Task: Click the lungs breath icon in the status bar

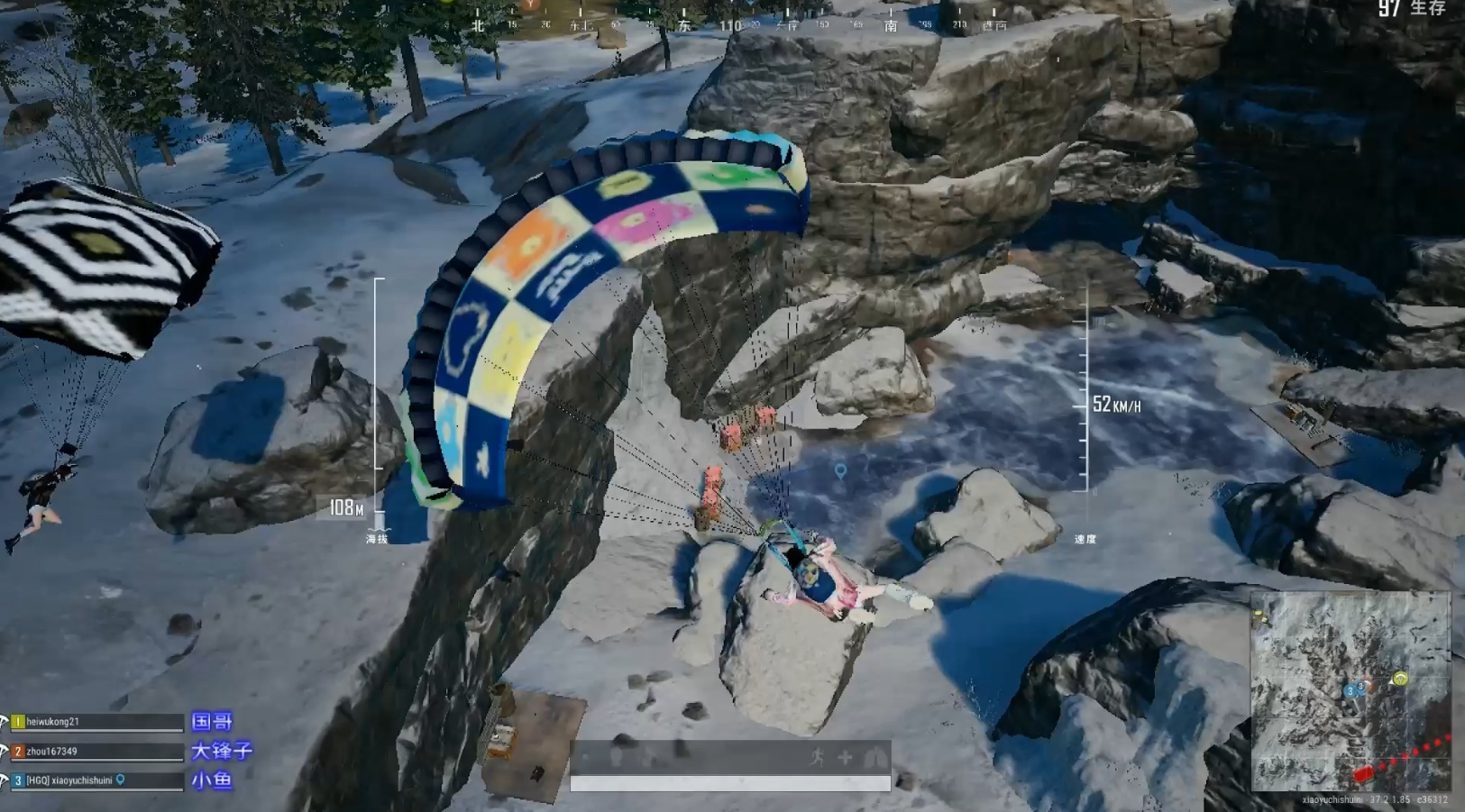Action: click(872, 757)
